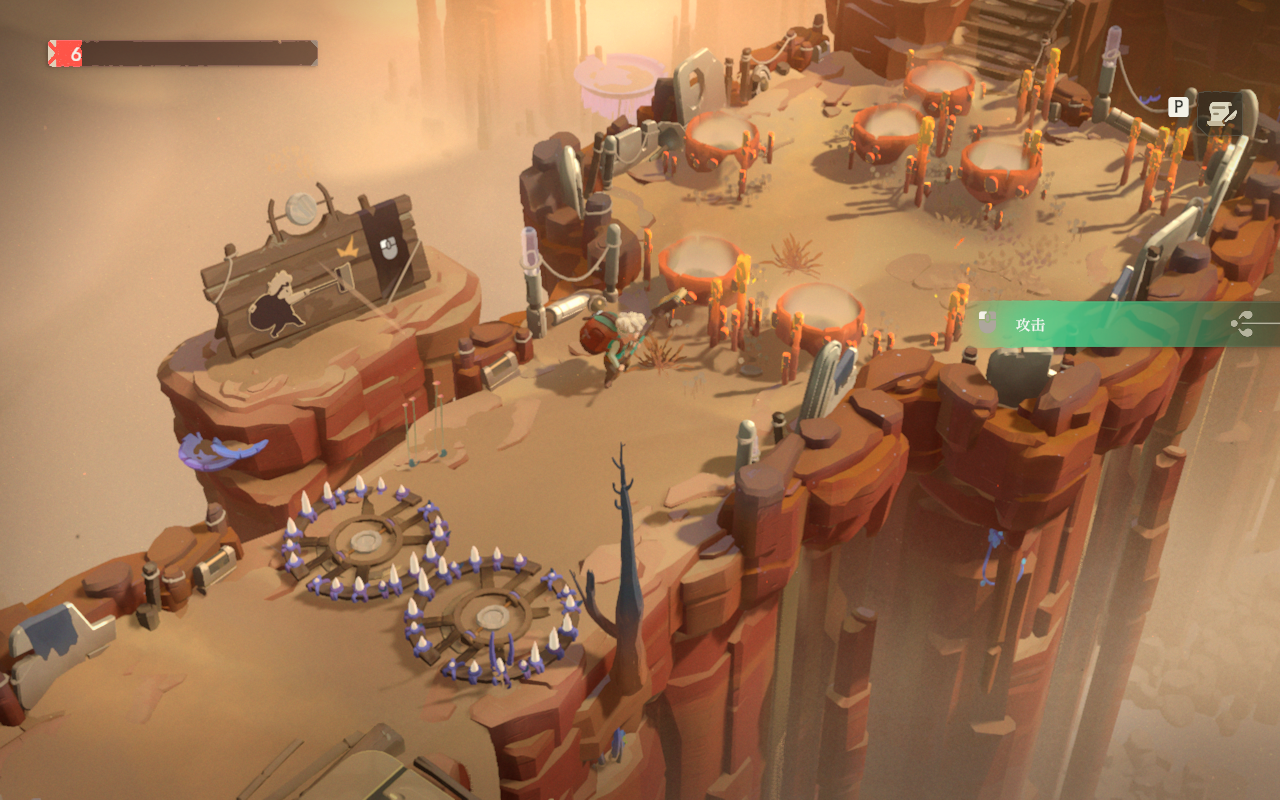Open the quest scroll journal icon
The width and height of the screenshot is (1280, 800).
coord(1219,114)
